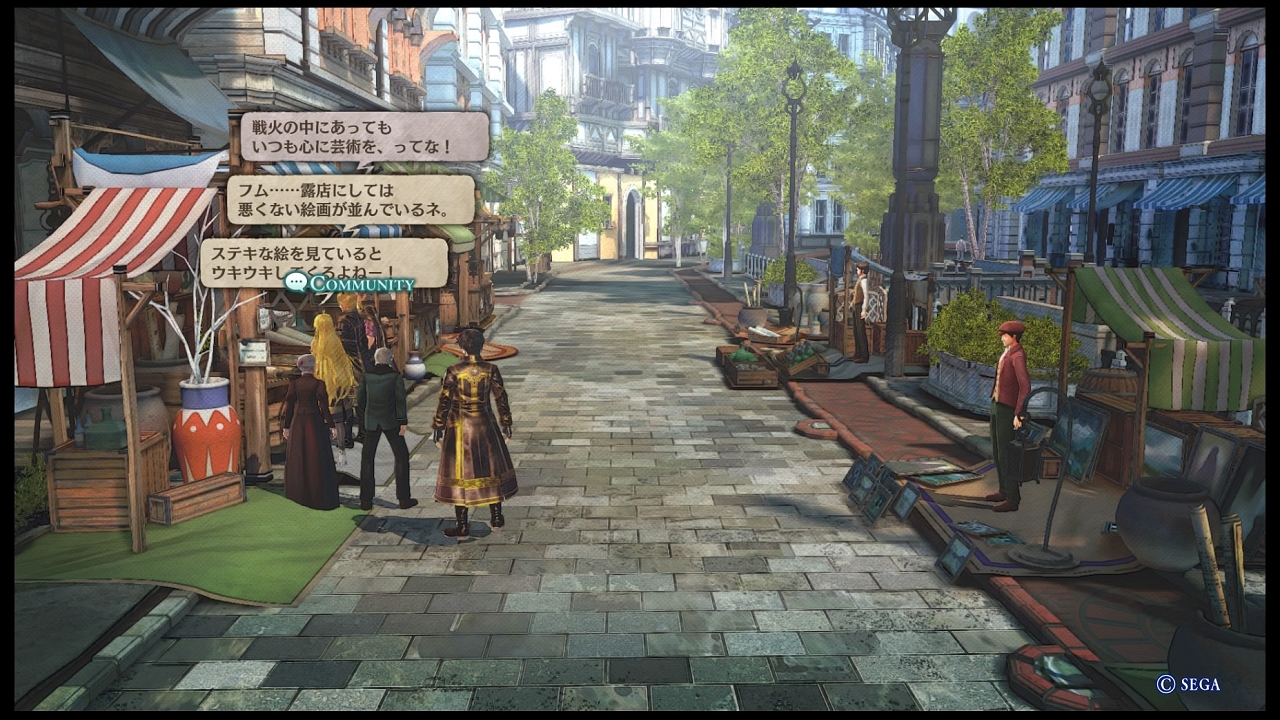This screenshot has height=720, width=1280.
Task: Click the soldier standing near the lamppost
Action: [862, 310]
